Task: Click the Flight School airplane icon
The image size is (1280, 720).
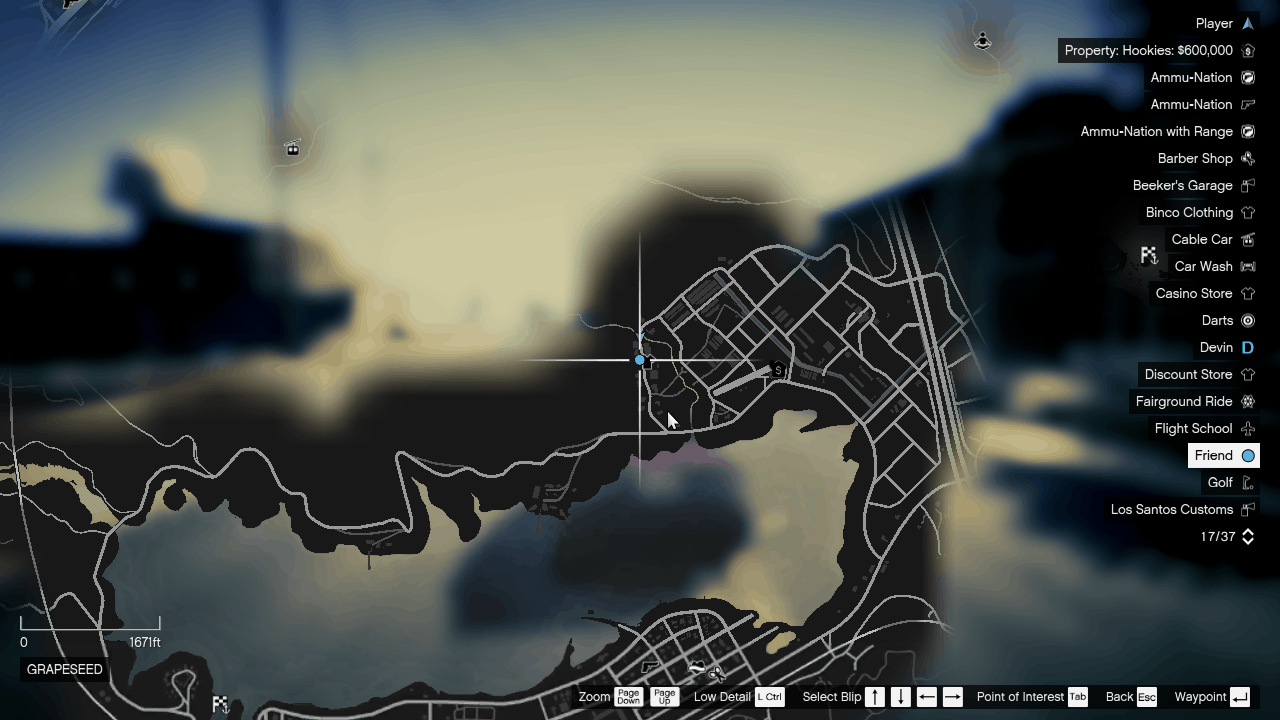Action: pyautogui.click(x=1247, y=428)
